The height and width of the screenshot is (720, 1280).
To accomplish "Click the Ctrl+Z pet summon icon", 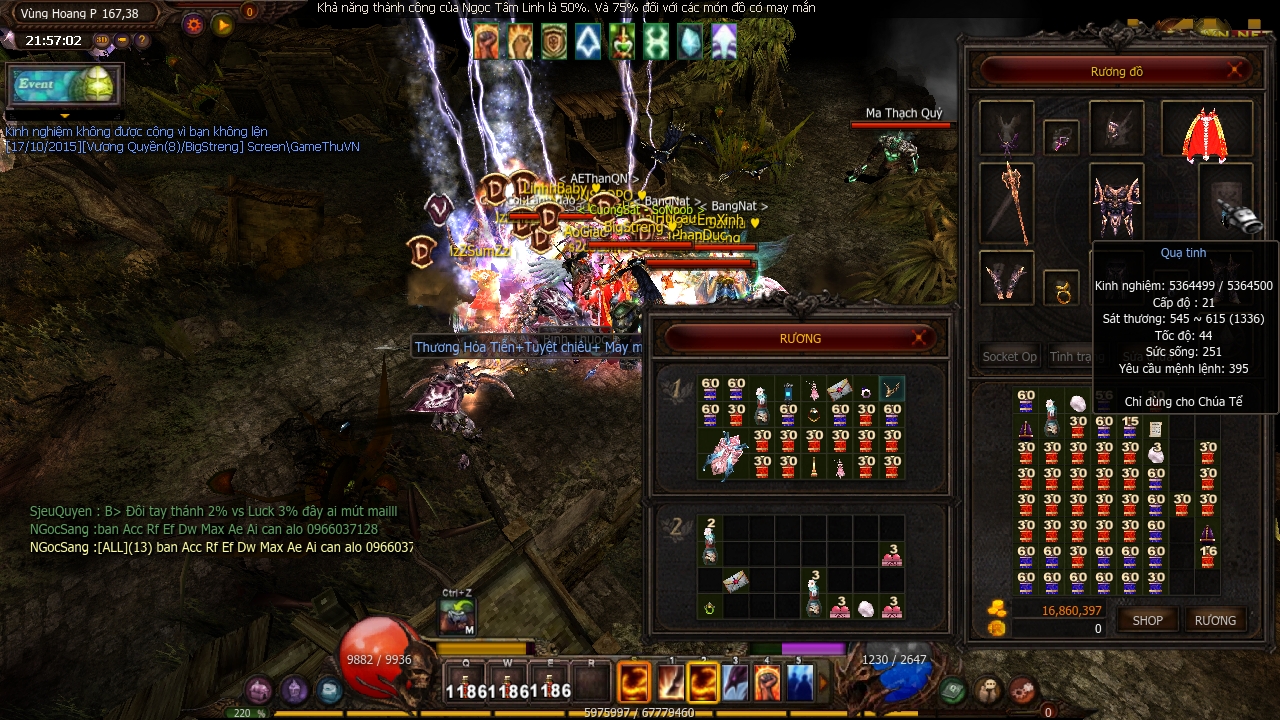I will tap(456, 617).
